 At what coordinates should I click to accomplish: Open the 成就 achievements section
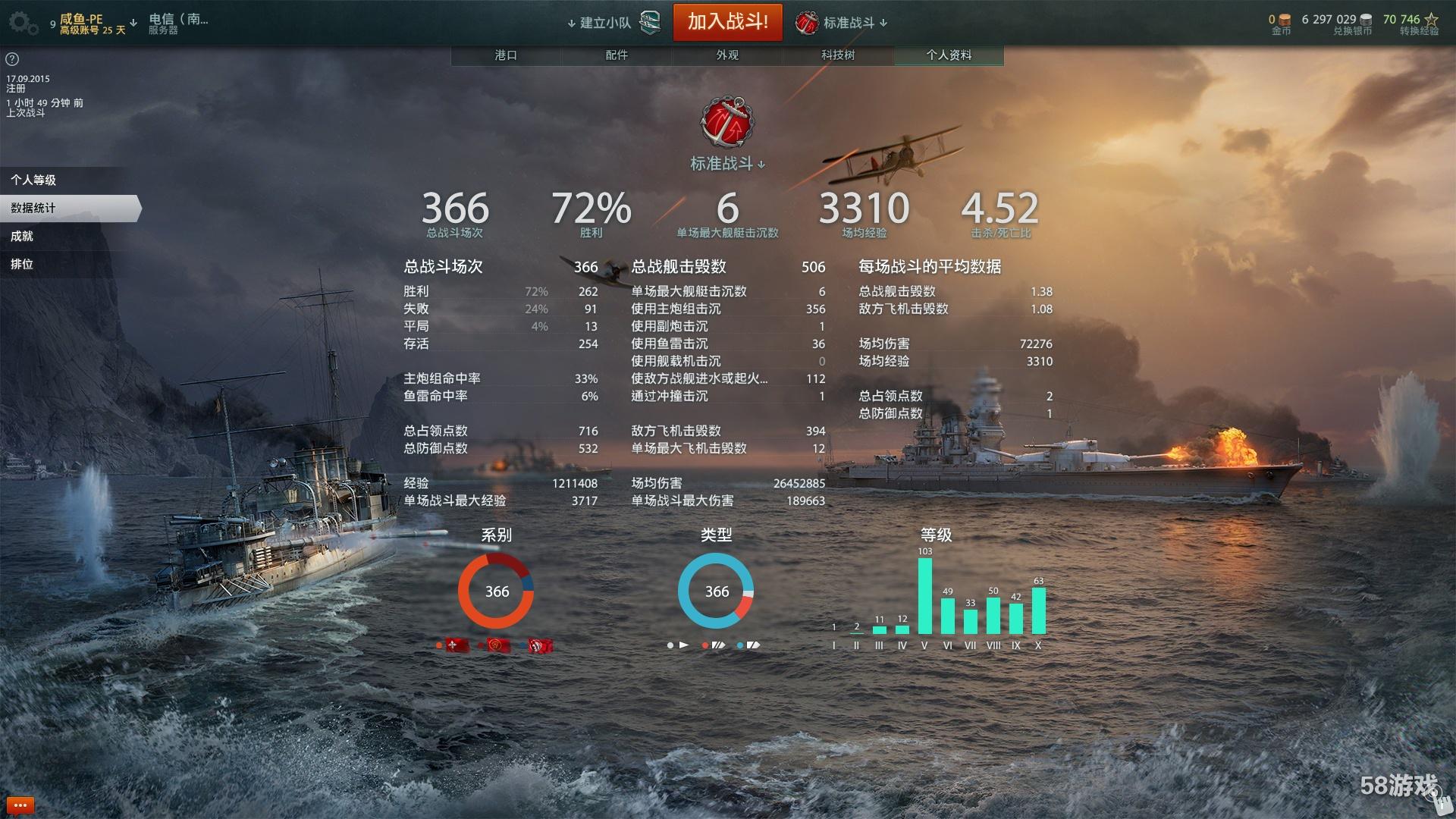coord(23,236)
